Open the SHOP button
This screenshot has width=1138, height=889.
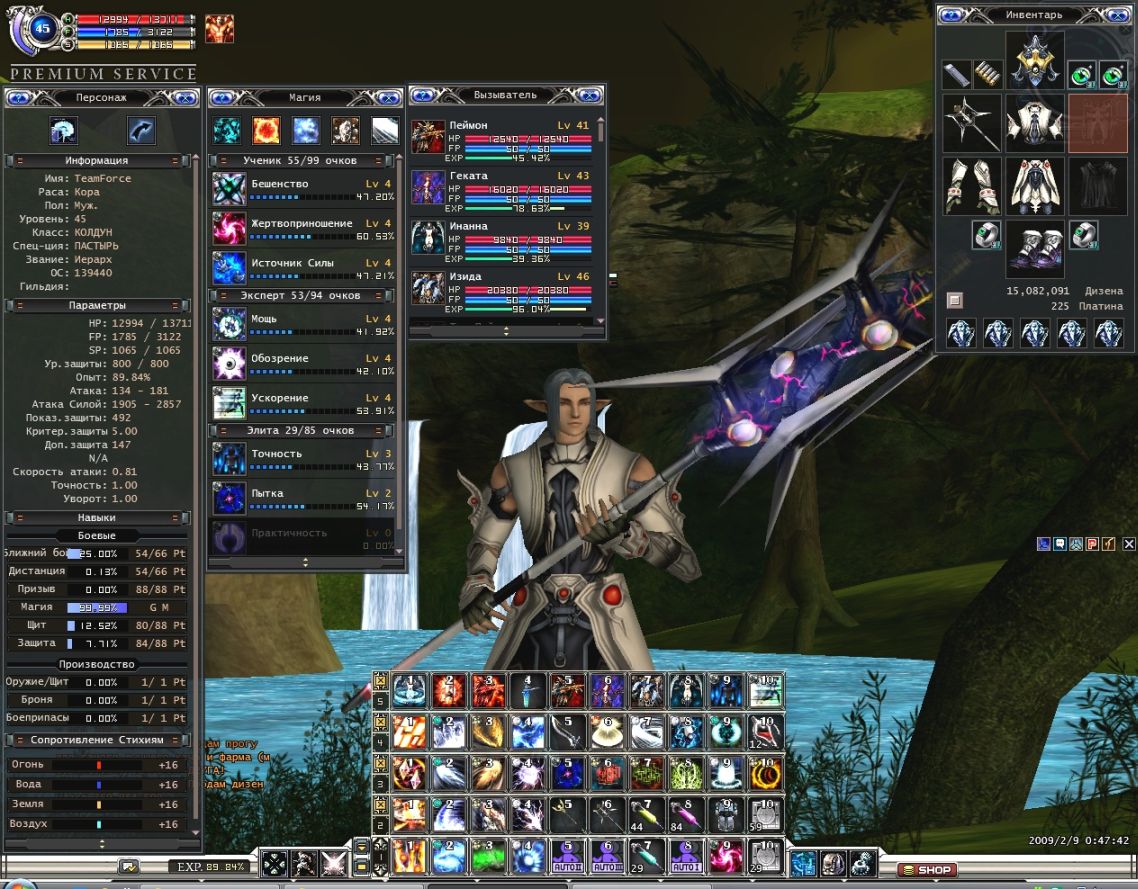click(x=926, y=869)
